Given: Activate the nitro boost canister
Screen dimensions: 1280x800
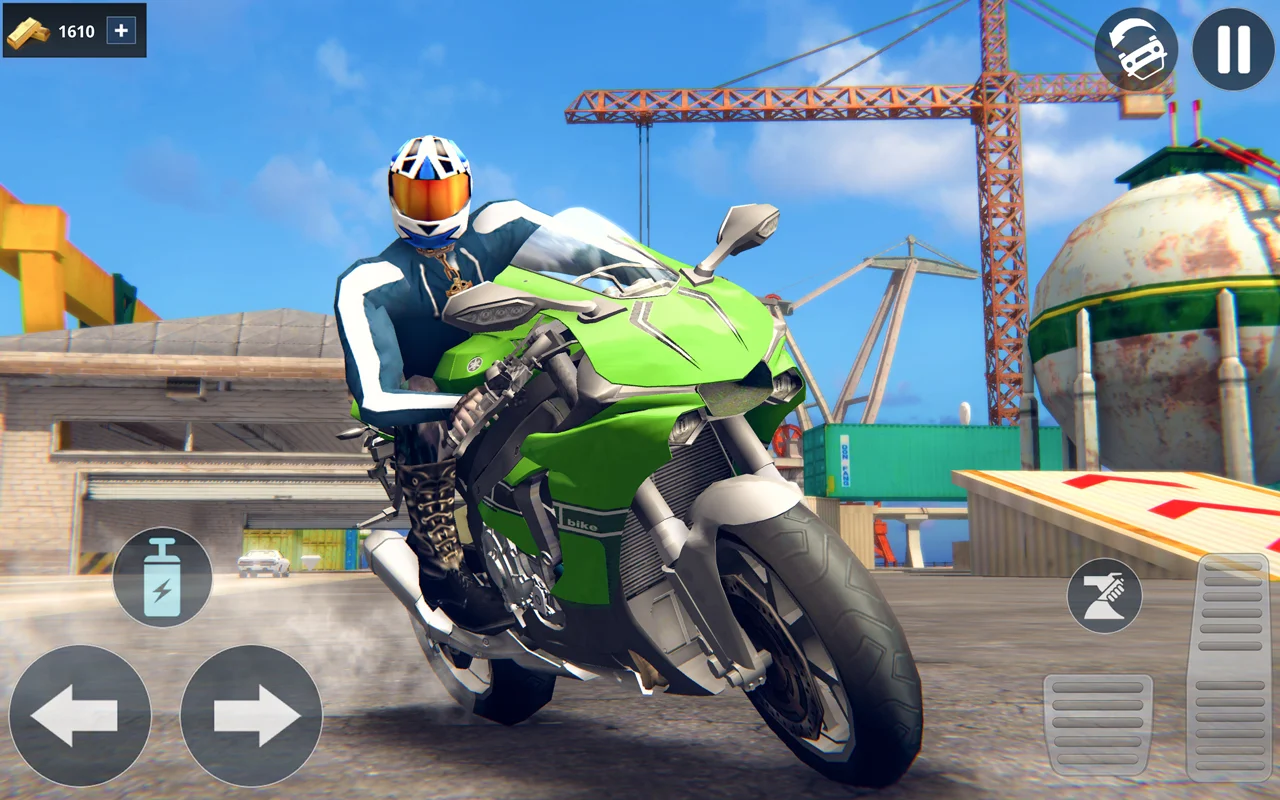Looking at the screenshot, I should click(x=162, y=577).
